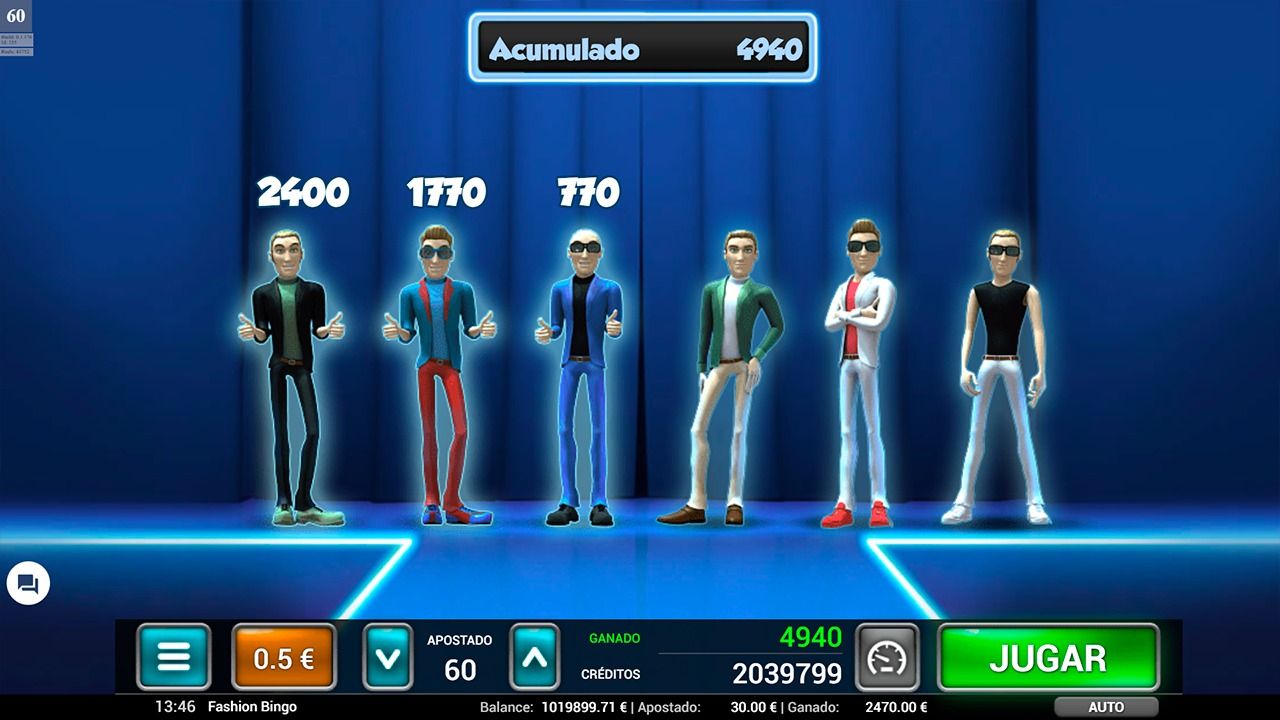The image size is (1280, 720).
Task: Activate turbo speed via speedometer icon
Action: tap(888, 657)
